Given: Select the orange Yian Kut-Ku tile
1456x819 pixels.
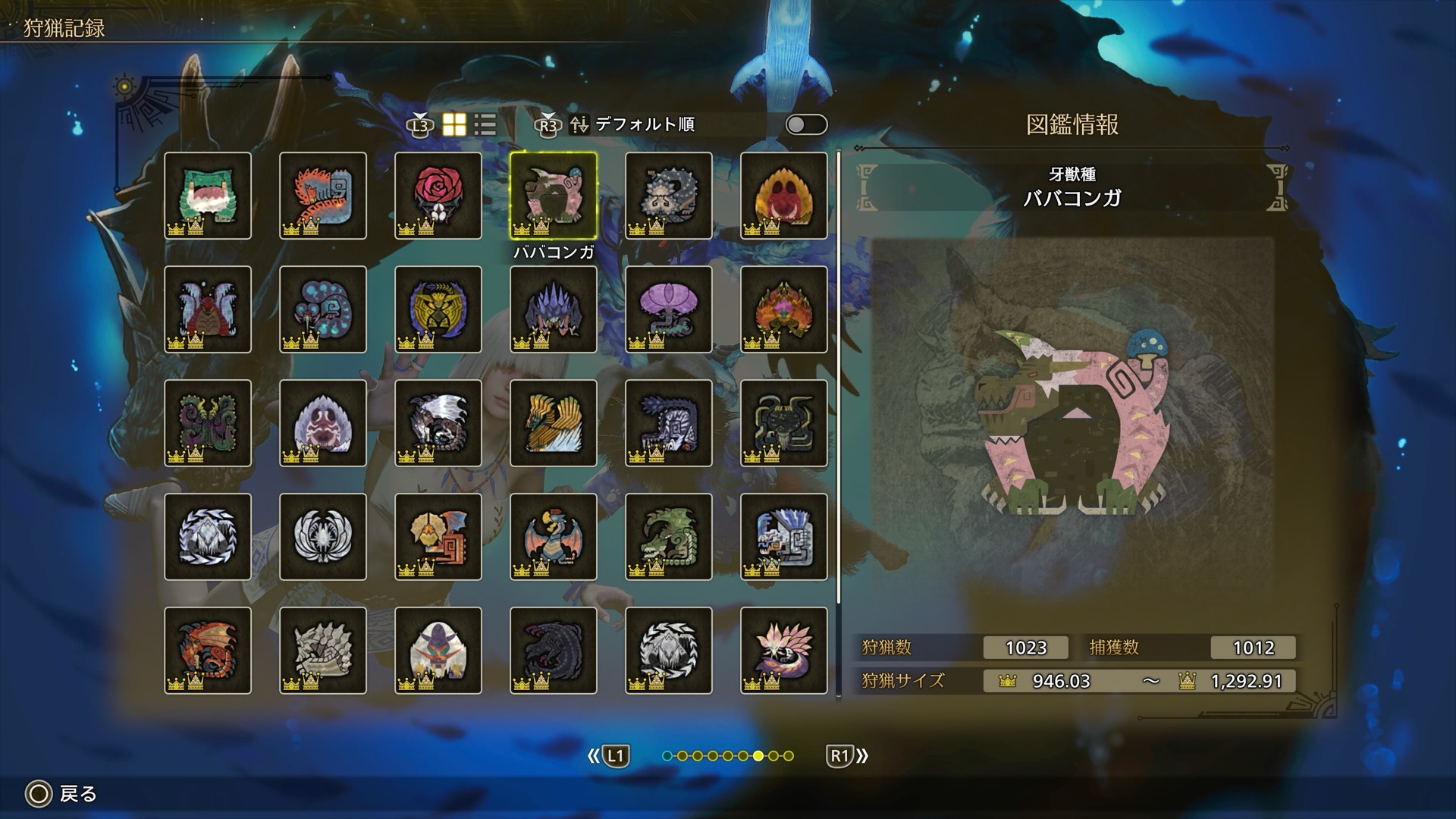Looking at the screenshot, I should [x=438, y=537].
